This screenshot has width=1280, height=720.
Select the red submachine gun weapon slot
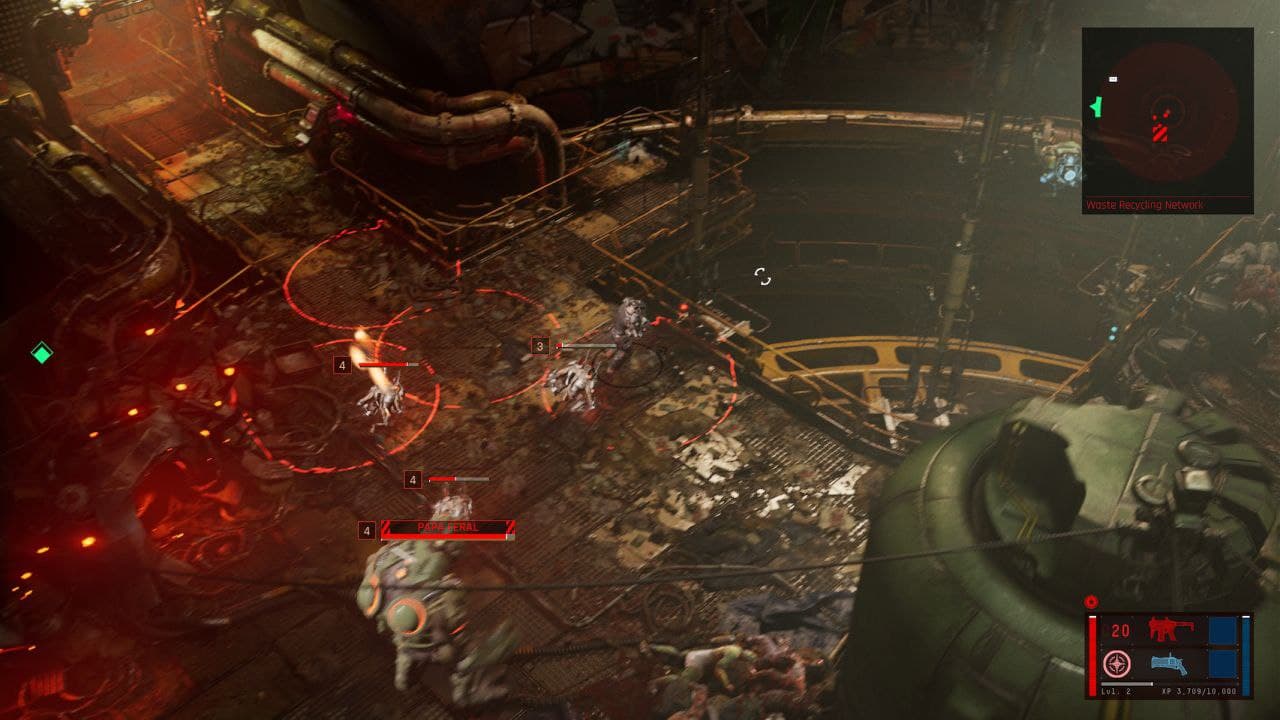tap(1166, 629)
